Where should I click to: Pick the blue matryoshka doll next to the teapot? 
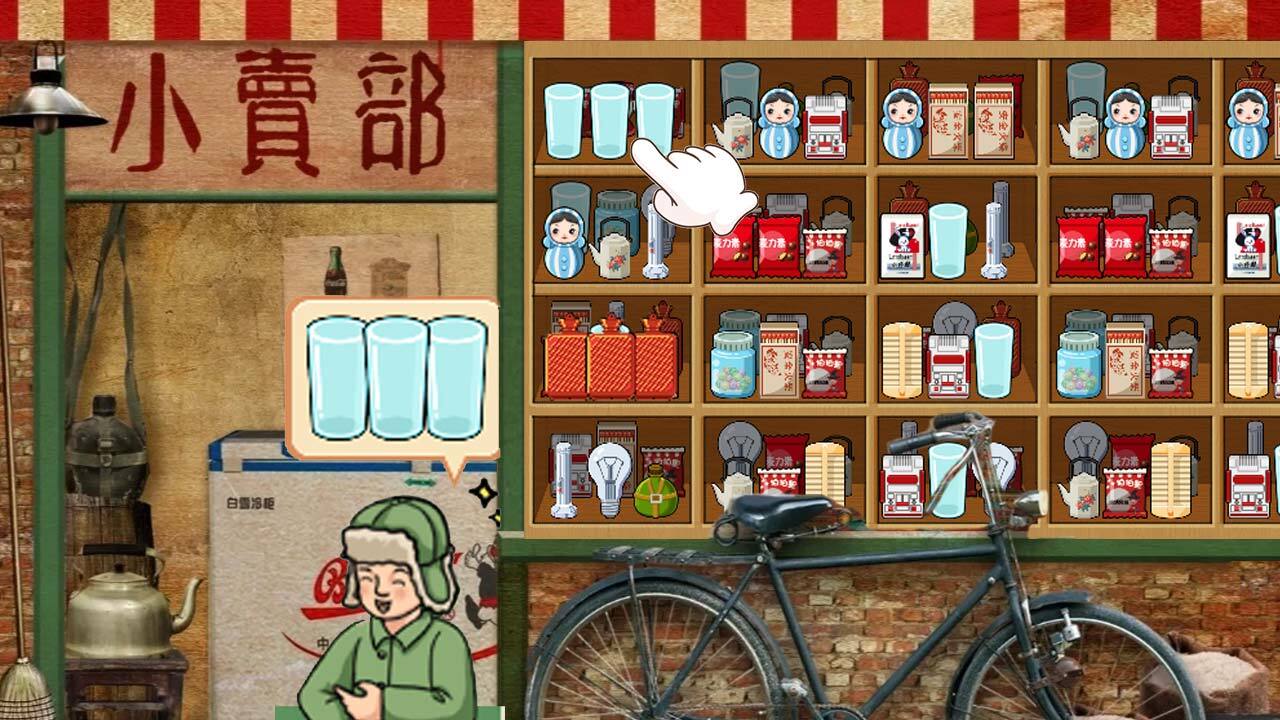[x=780, y=125]
